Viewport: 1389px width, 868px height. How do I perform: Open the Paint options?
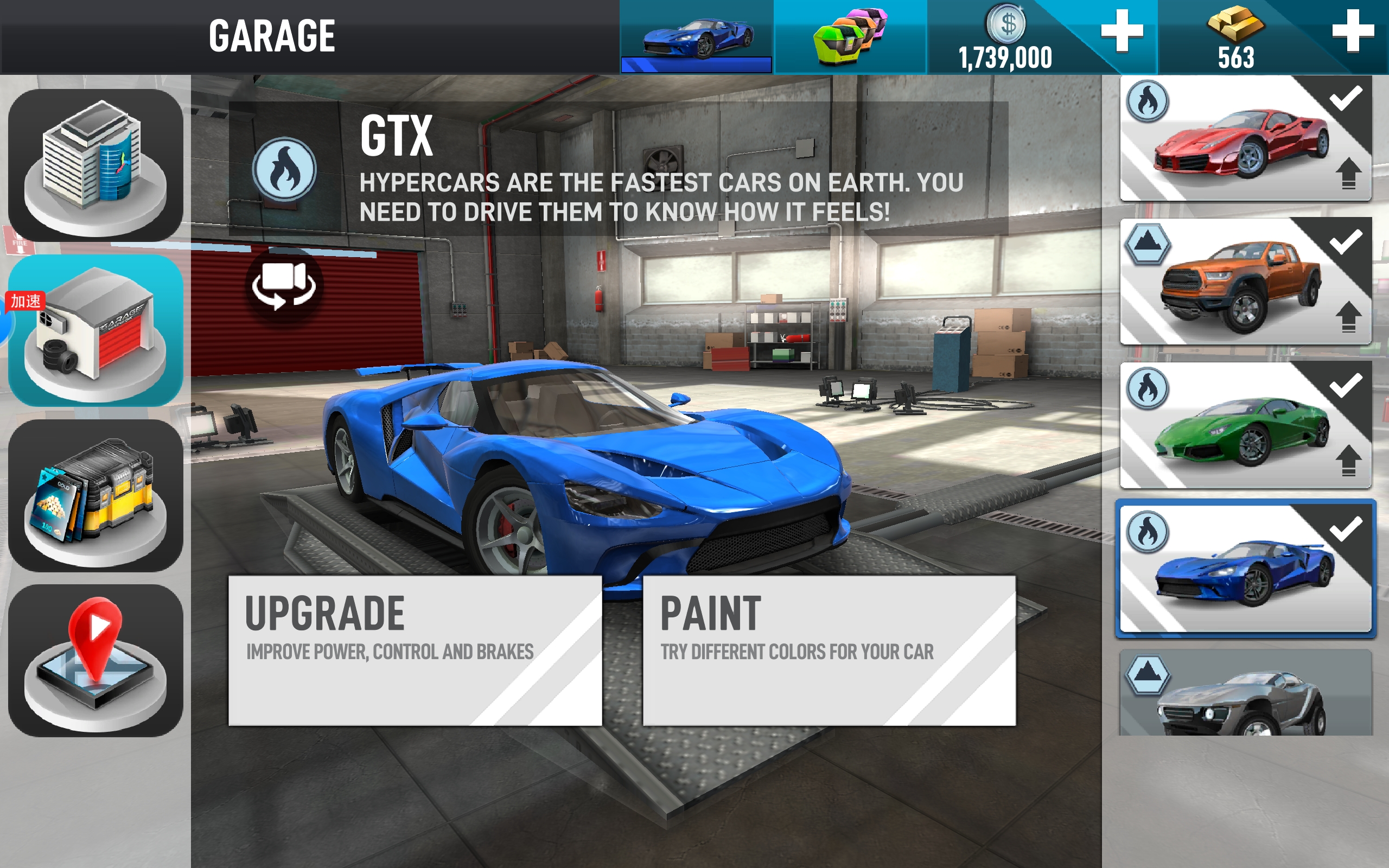[829, 650]
